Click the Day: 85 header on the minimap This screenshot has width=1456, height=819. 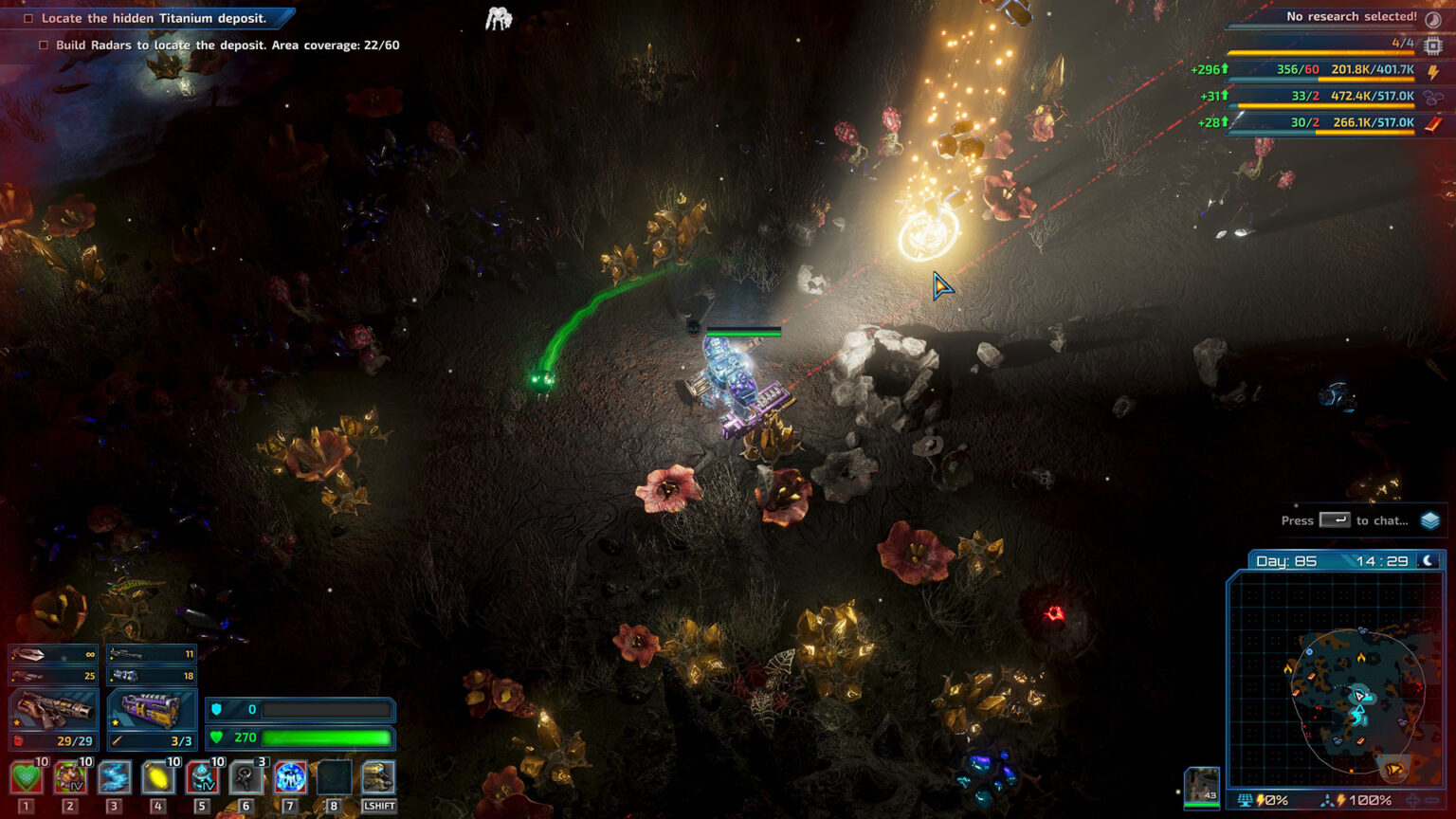tap(1287, 561)
